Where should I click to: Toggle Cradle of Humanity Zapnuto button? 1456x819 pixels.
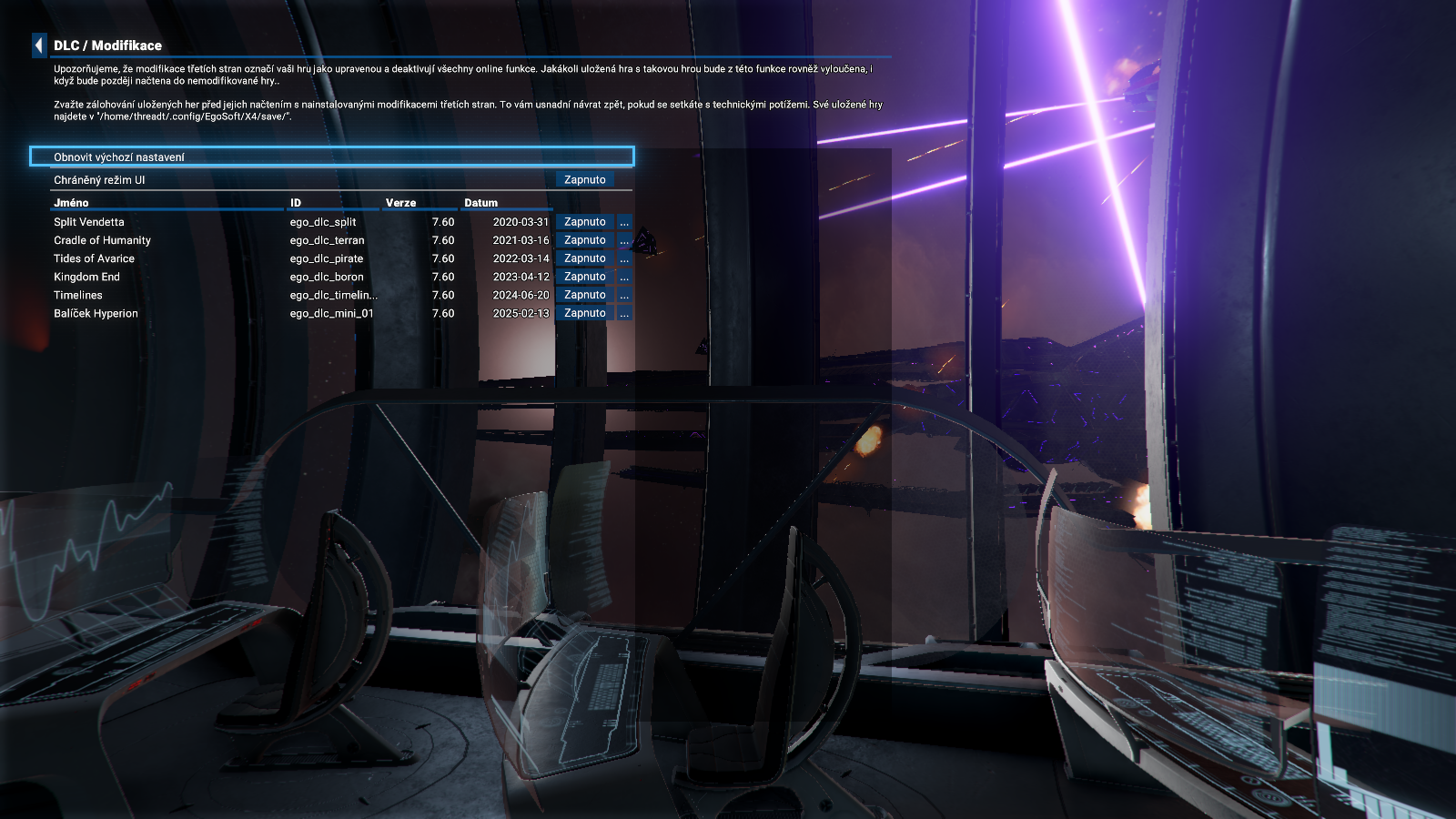[x=584, y=240]
